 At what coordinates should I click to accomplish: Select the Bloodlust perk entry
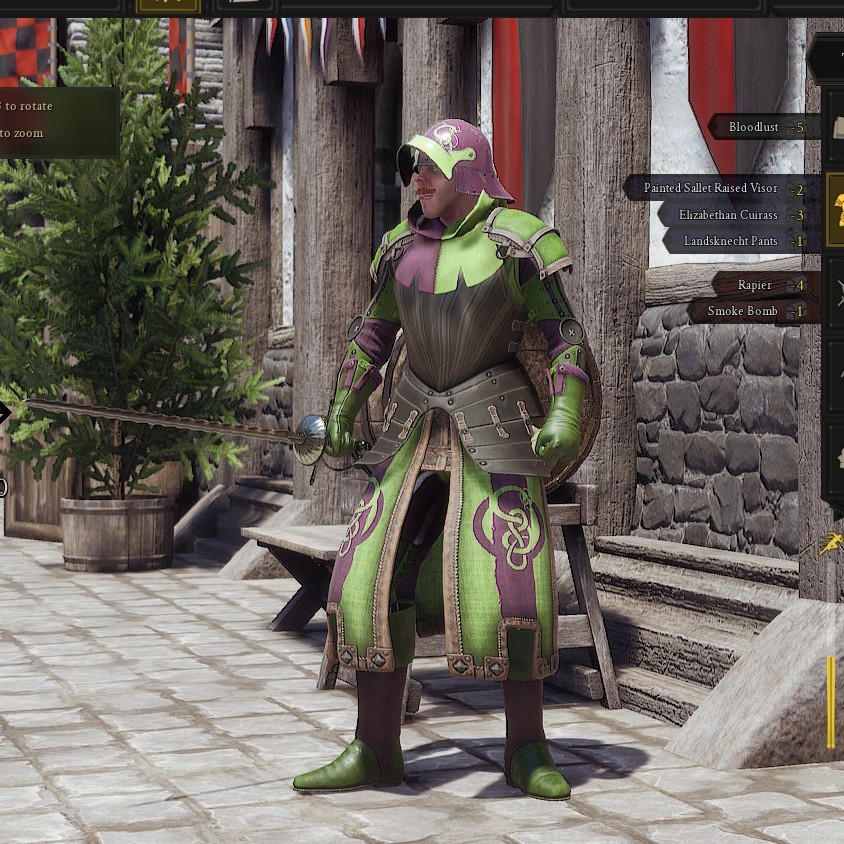pyautogui.click(x=762, y=127)
